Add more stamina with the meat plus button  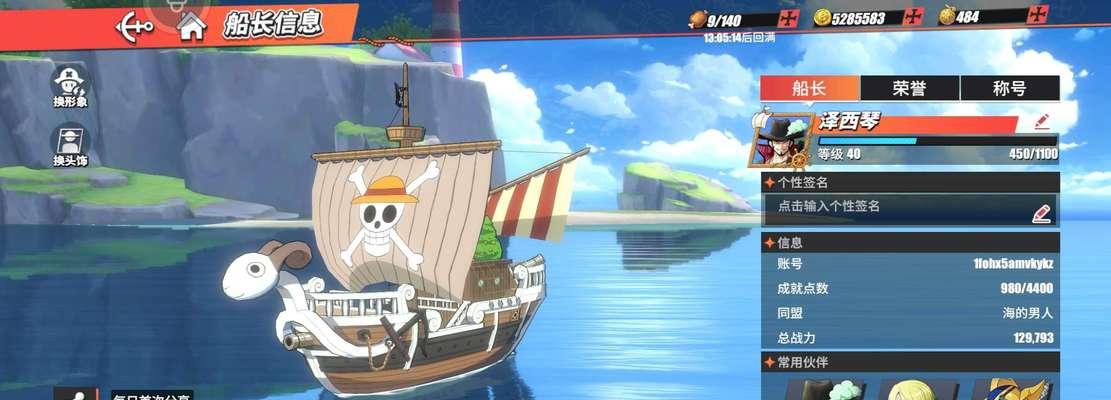tap(790, 18)
